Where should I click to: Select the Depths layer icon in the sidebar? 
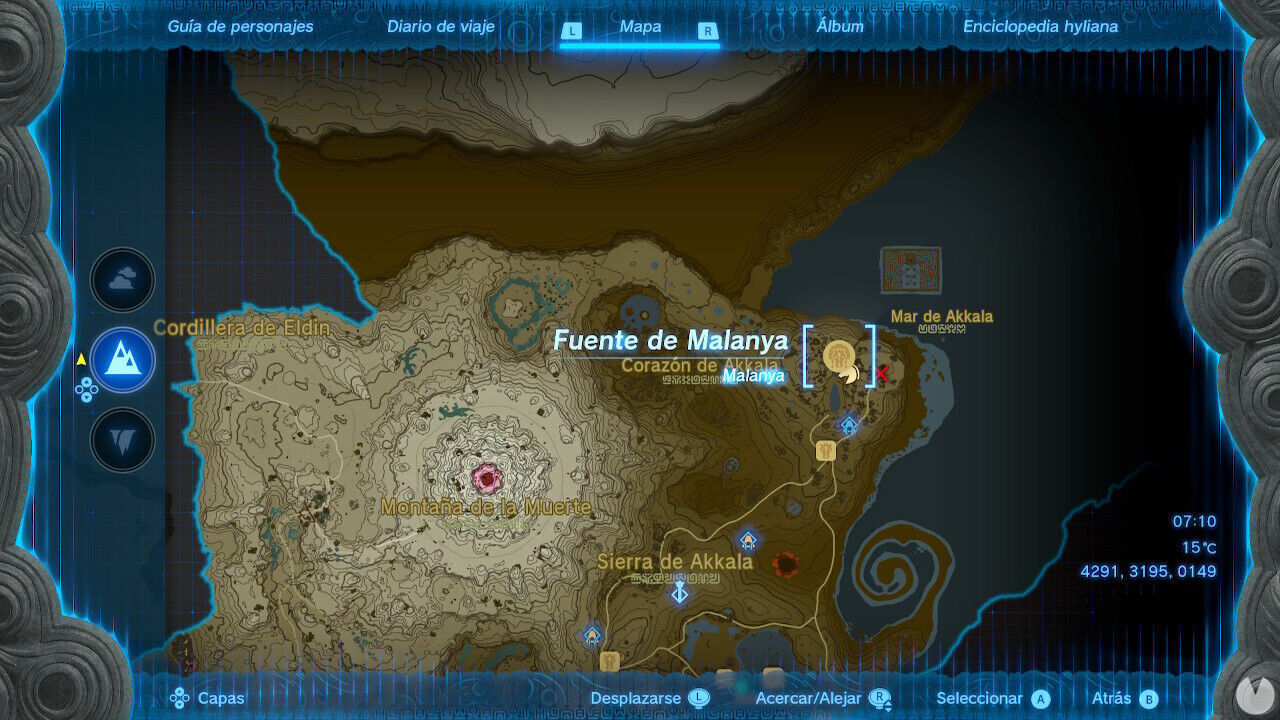pyautogui.click(x=121, y=438)
